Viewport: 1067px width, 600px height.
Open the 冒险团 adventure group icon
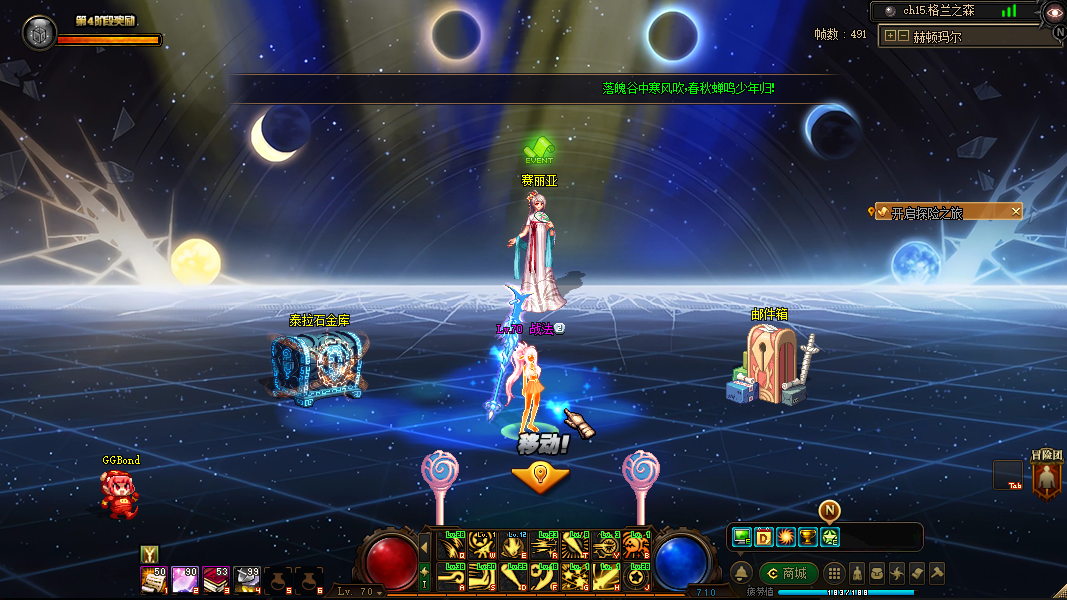click(x=1047, y=479)
